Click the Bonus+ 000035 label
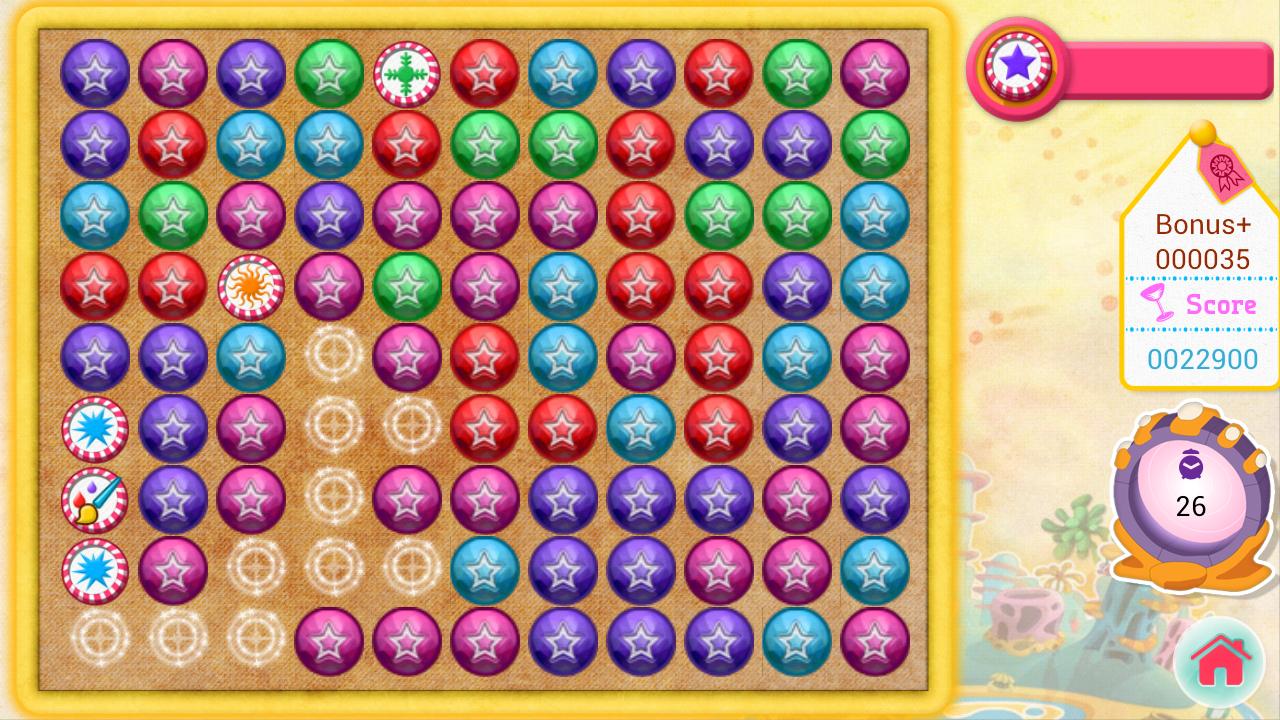Image resolution: width=1280 pixels, height=720 pixels. (x=1202, y=241)
